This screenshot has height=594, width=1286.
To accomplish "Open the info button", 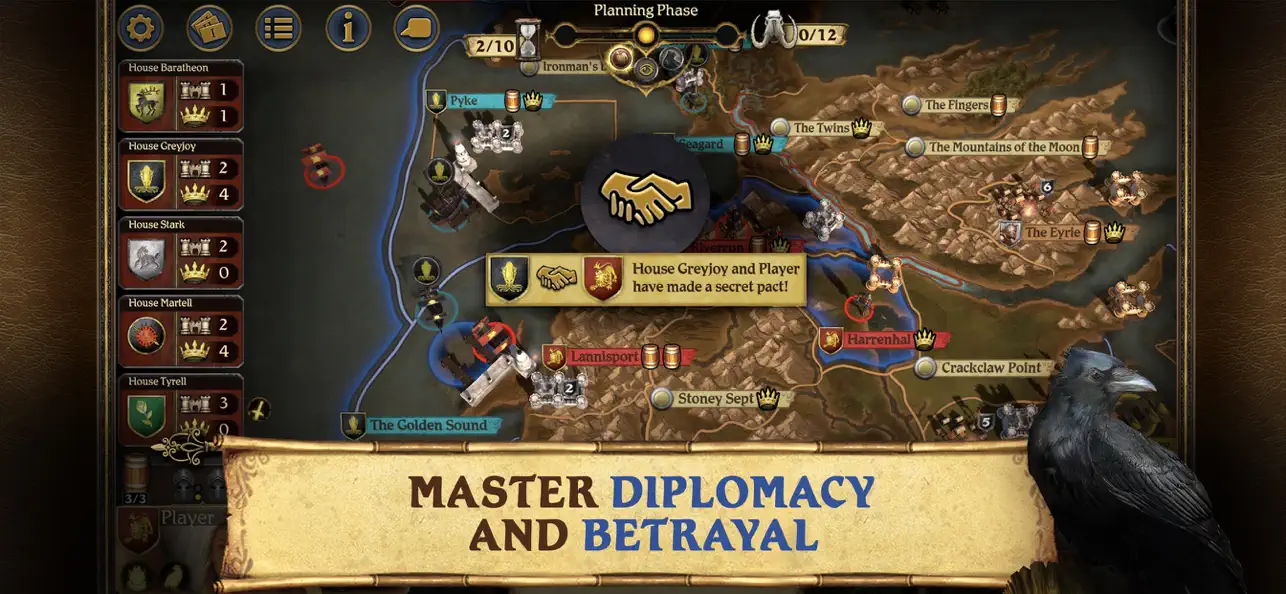I will point(348,28).
